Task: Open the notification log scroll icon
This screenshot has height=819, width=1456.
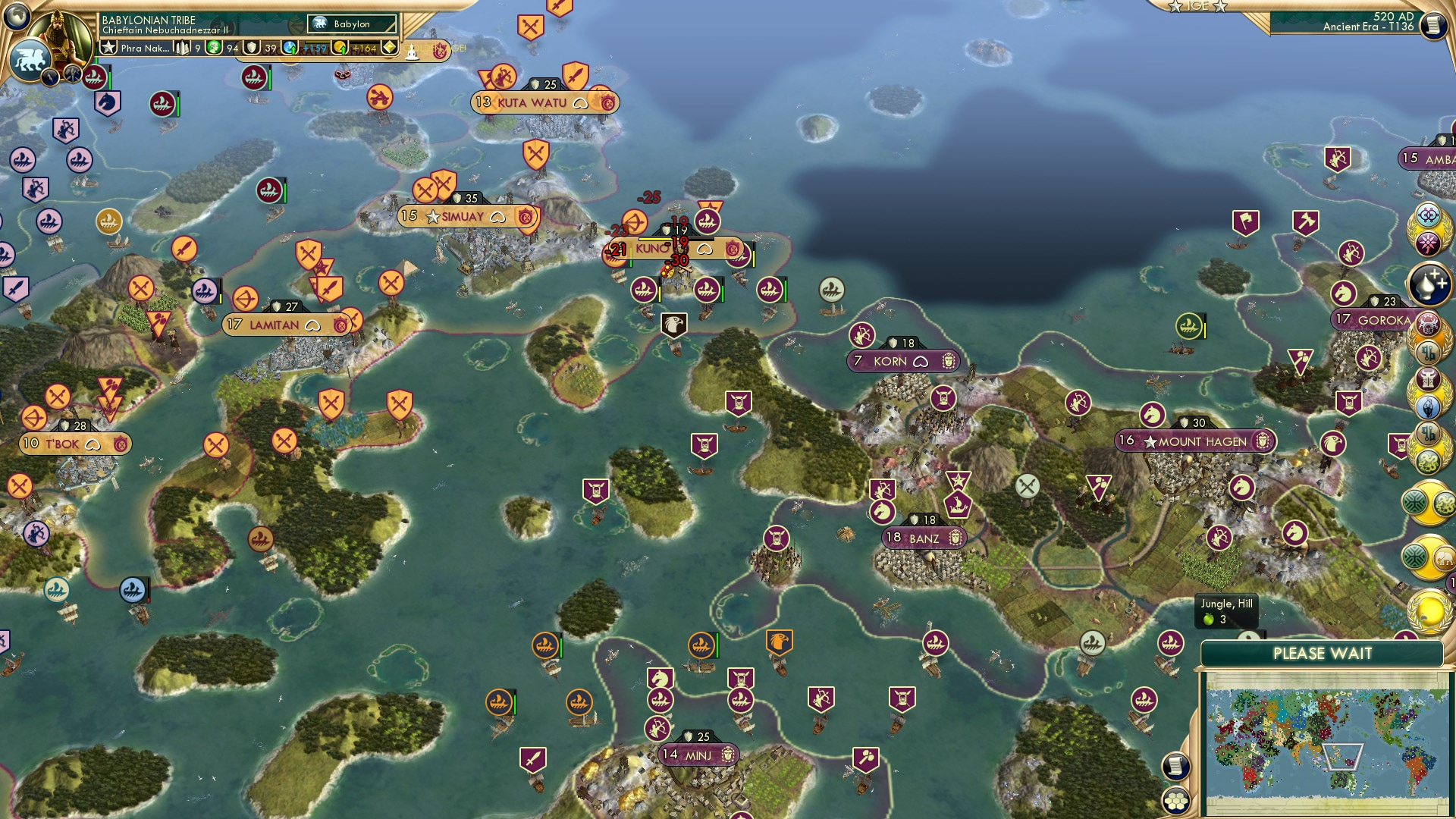Action: pyautogui.click(x=1175, y=765)
